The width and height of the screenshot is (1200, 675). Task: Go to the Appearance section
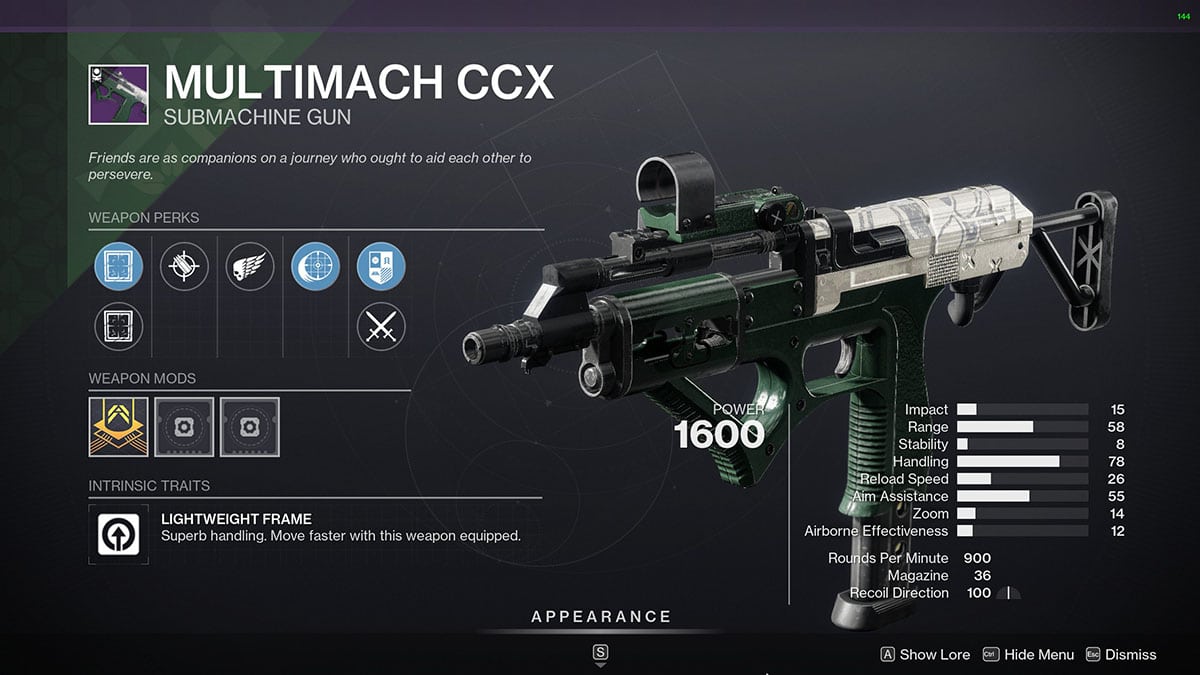coord(601,617)
